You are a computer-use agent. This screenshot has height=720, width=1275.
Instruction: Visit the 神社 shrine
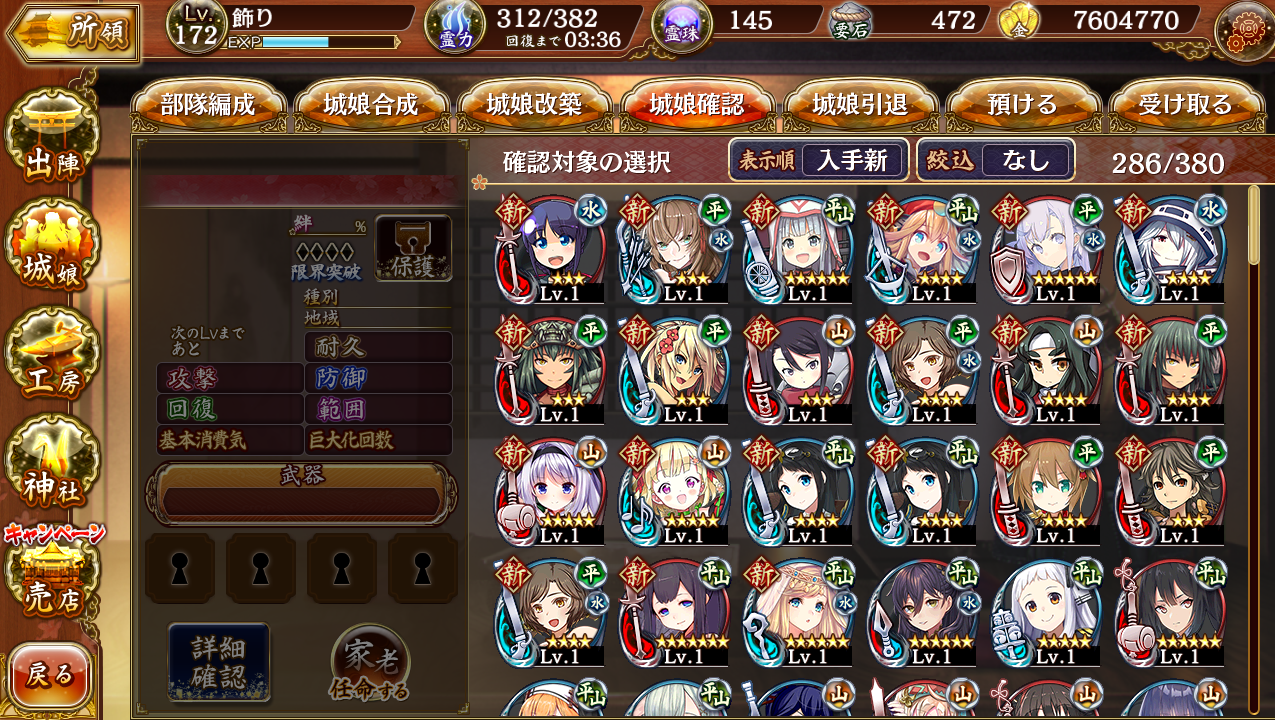tap(52, 466)
